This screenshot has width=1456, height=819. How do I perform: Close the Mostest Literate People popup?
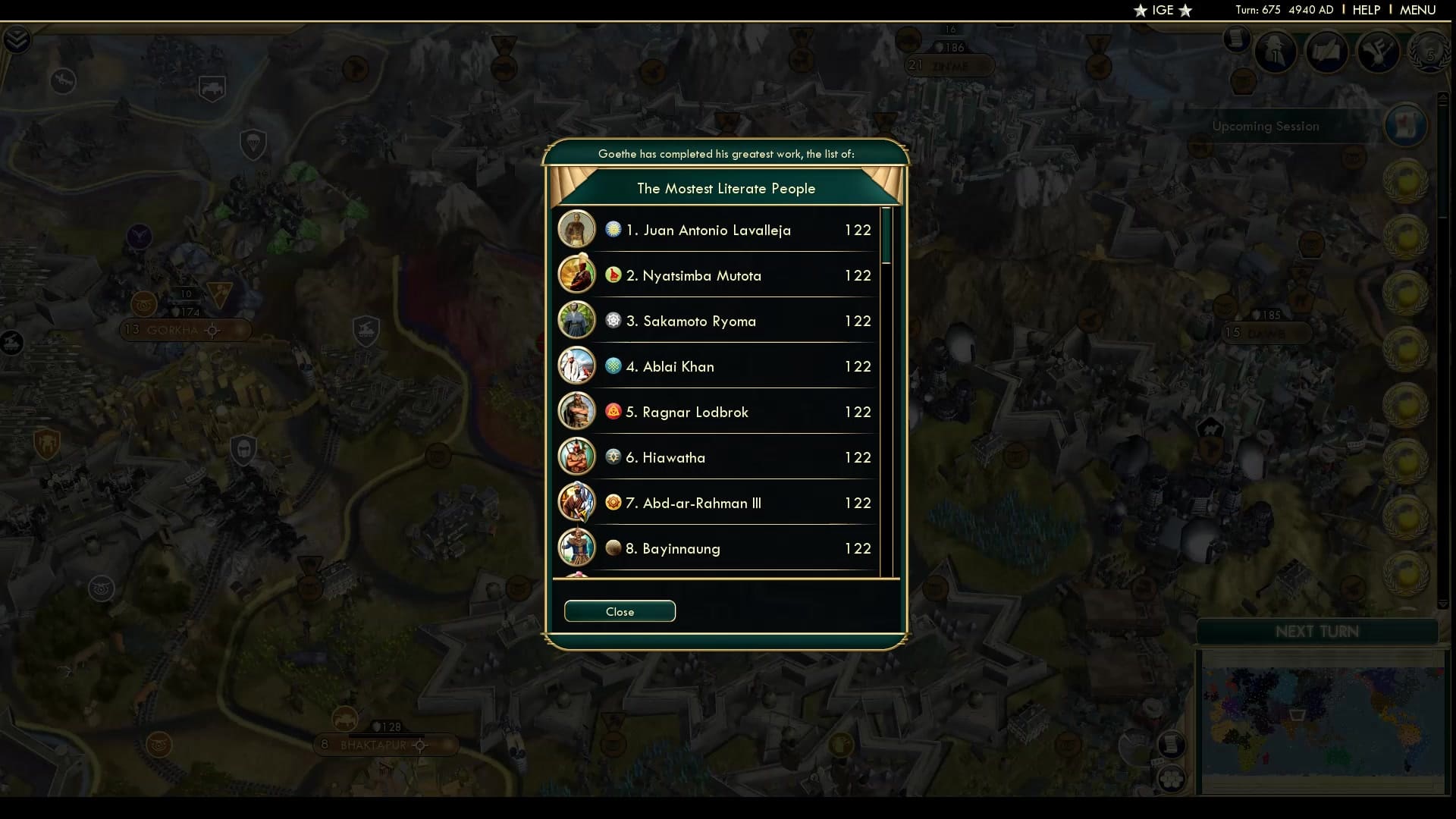point(620,611)
